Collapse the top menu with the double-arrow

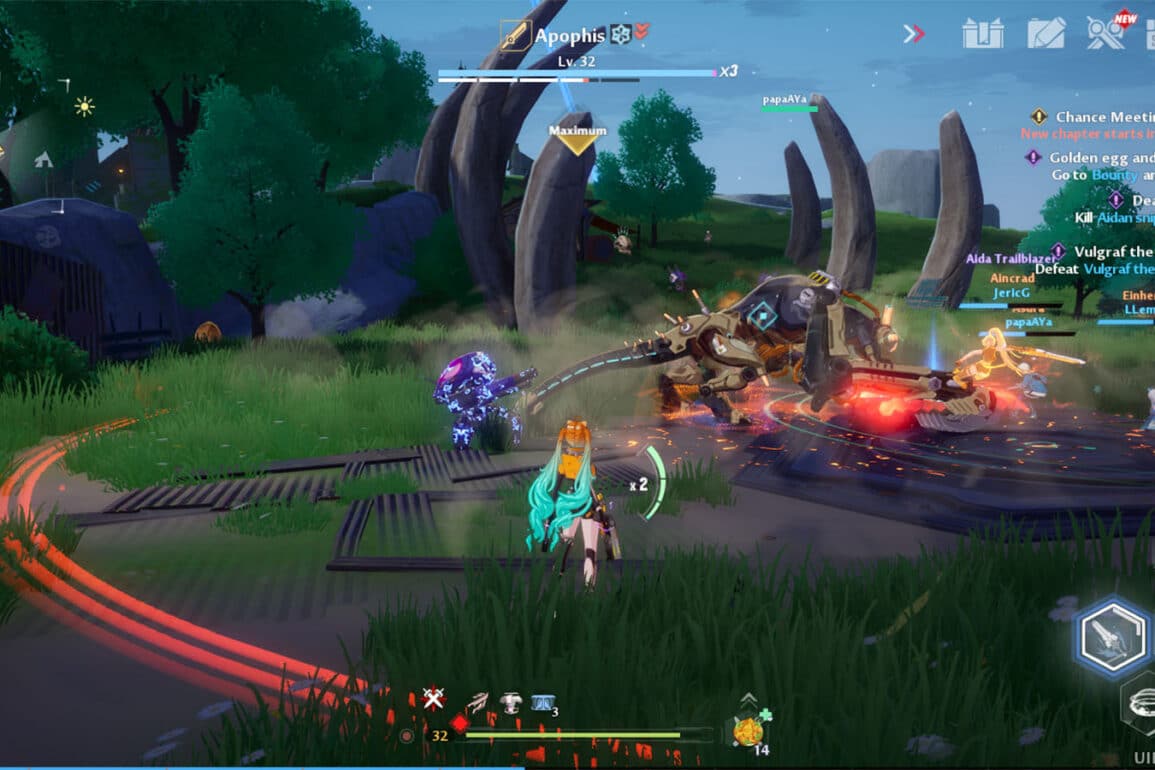[x=914, y=34]
